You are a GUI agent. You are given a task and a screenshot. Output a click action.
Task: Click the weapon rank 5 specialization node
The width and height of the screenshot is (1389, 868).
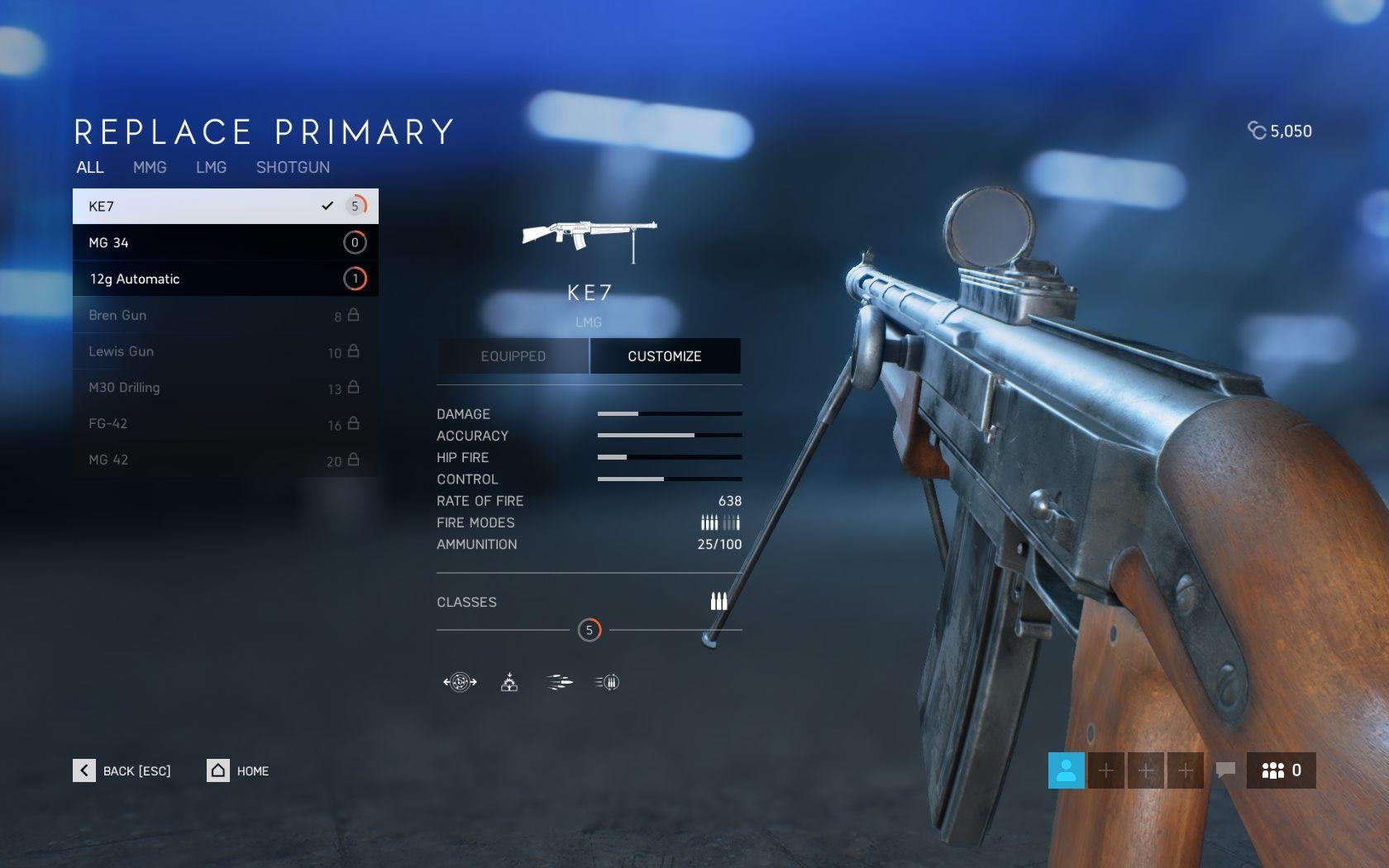[x=589, y=631]
